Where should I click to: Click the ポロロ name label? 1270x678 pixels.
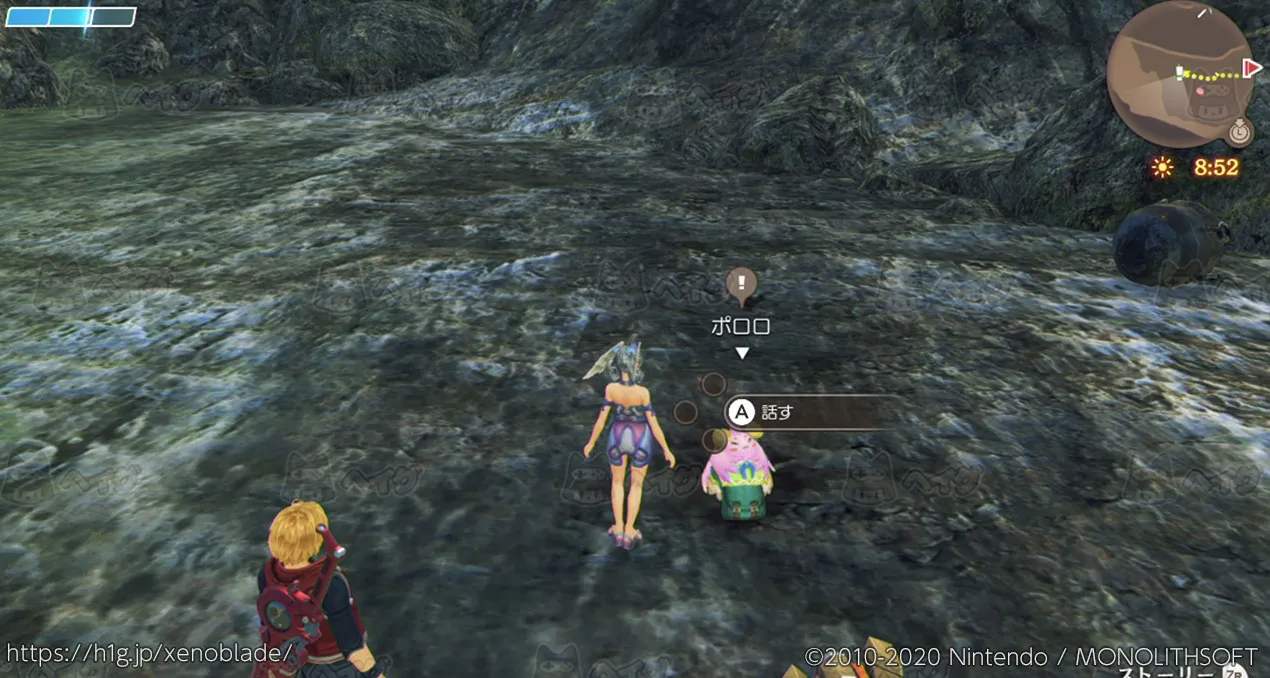[x=741, y=327]
